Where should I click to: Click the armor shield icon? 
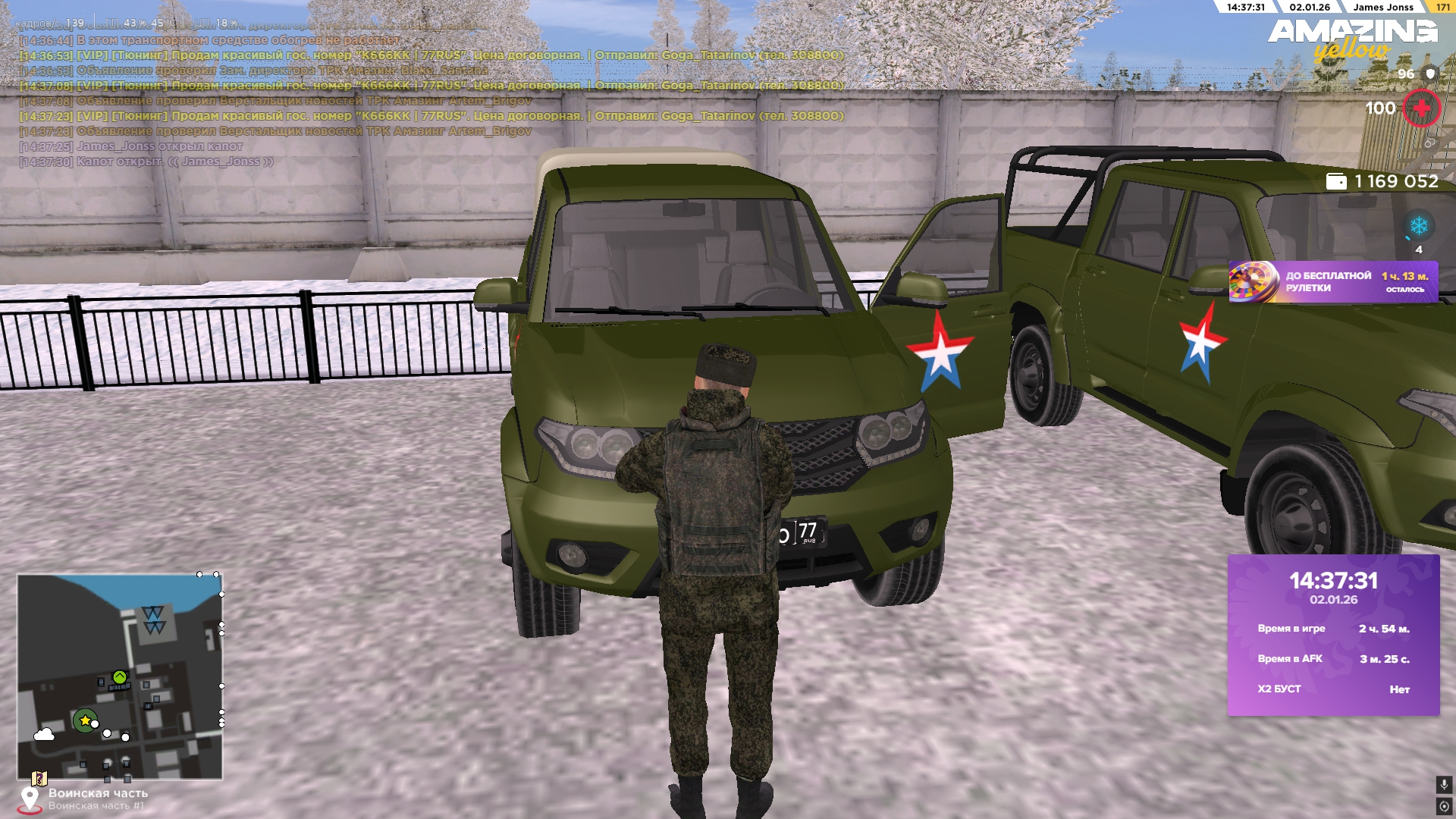point(1430,74)
